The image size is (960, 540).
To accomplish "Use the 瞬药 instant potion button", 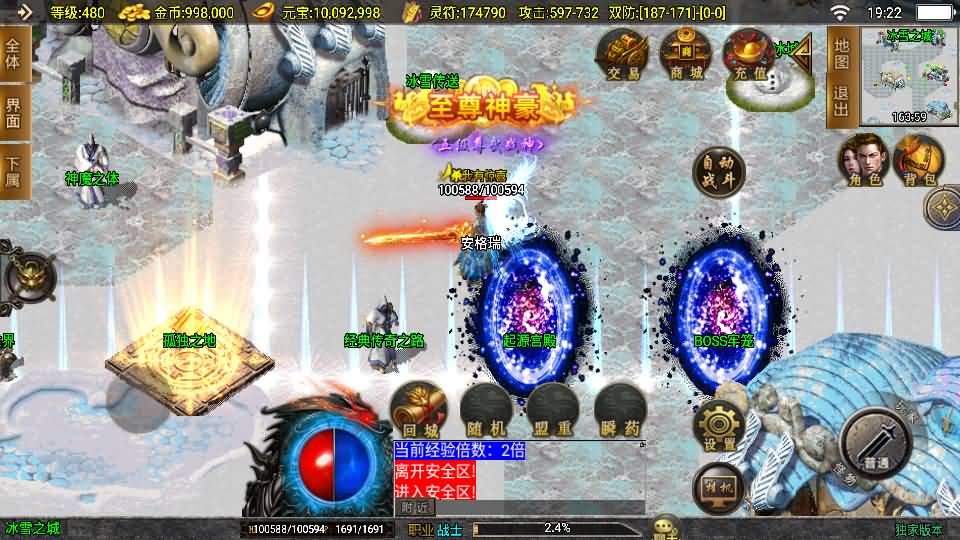I will (x=618, y=409).
